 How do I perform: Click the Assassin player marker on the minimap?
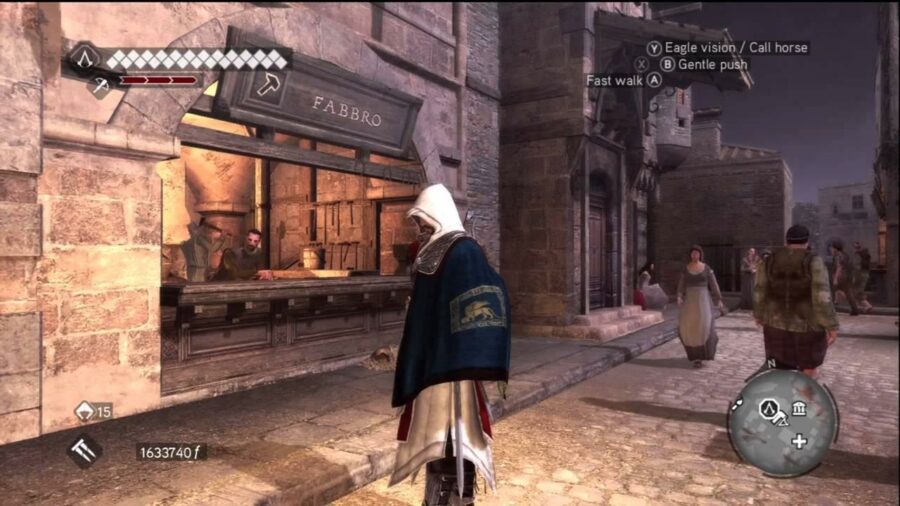tap(771, 408)
